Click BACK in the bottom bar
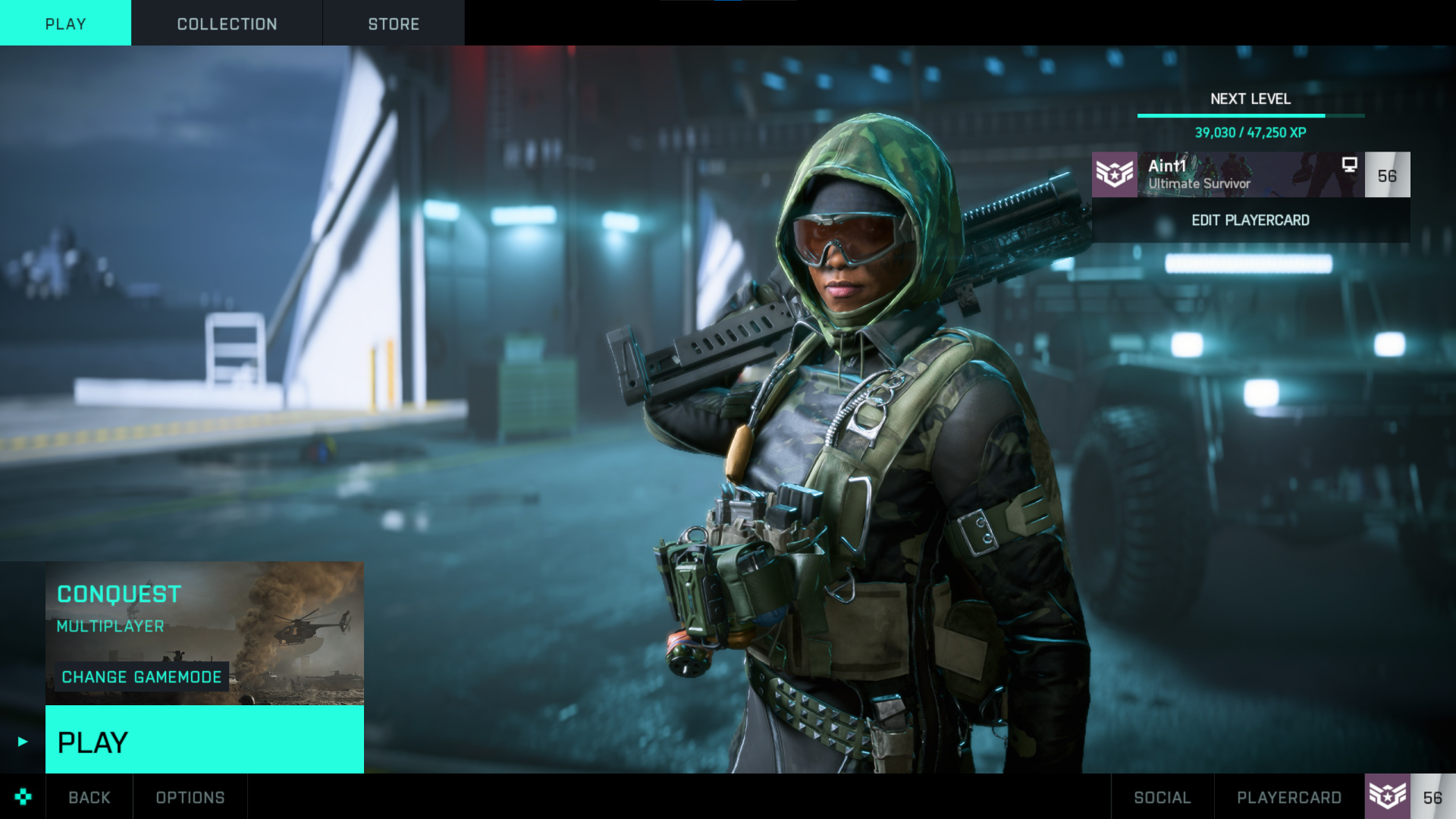1456x819 pixels. (89, 797)
